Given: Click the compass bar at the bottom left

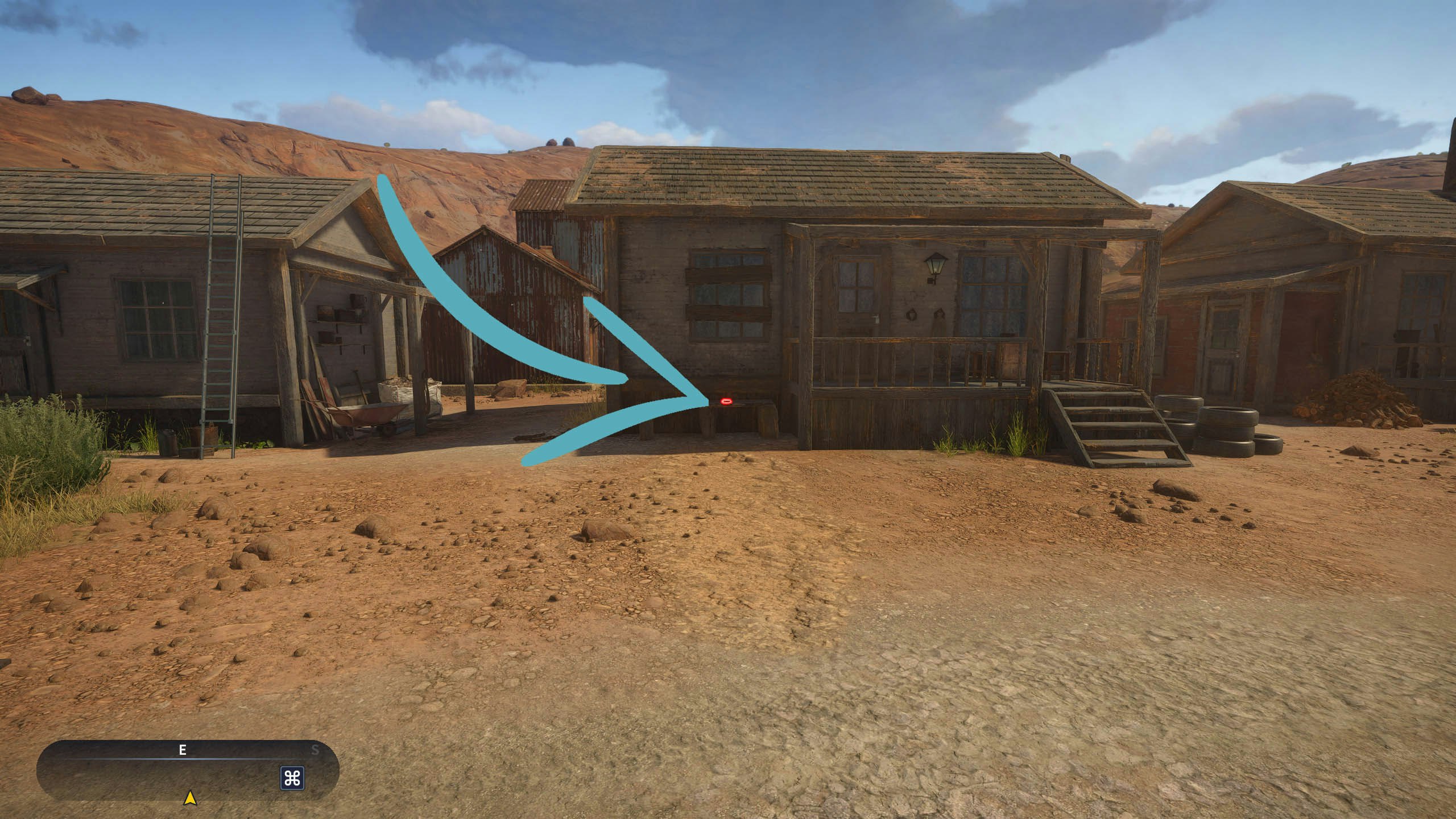Looking at the screenshot, I should 188,765.
